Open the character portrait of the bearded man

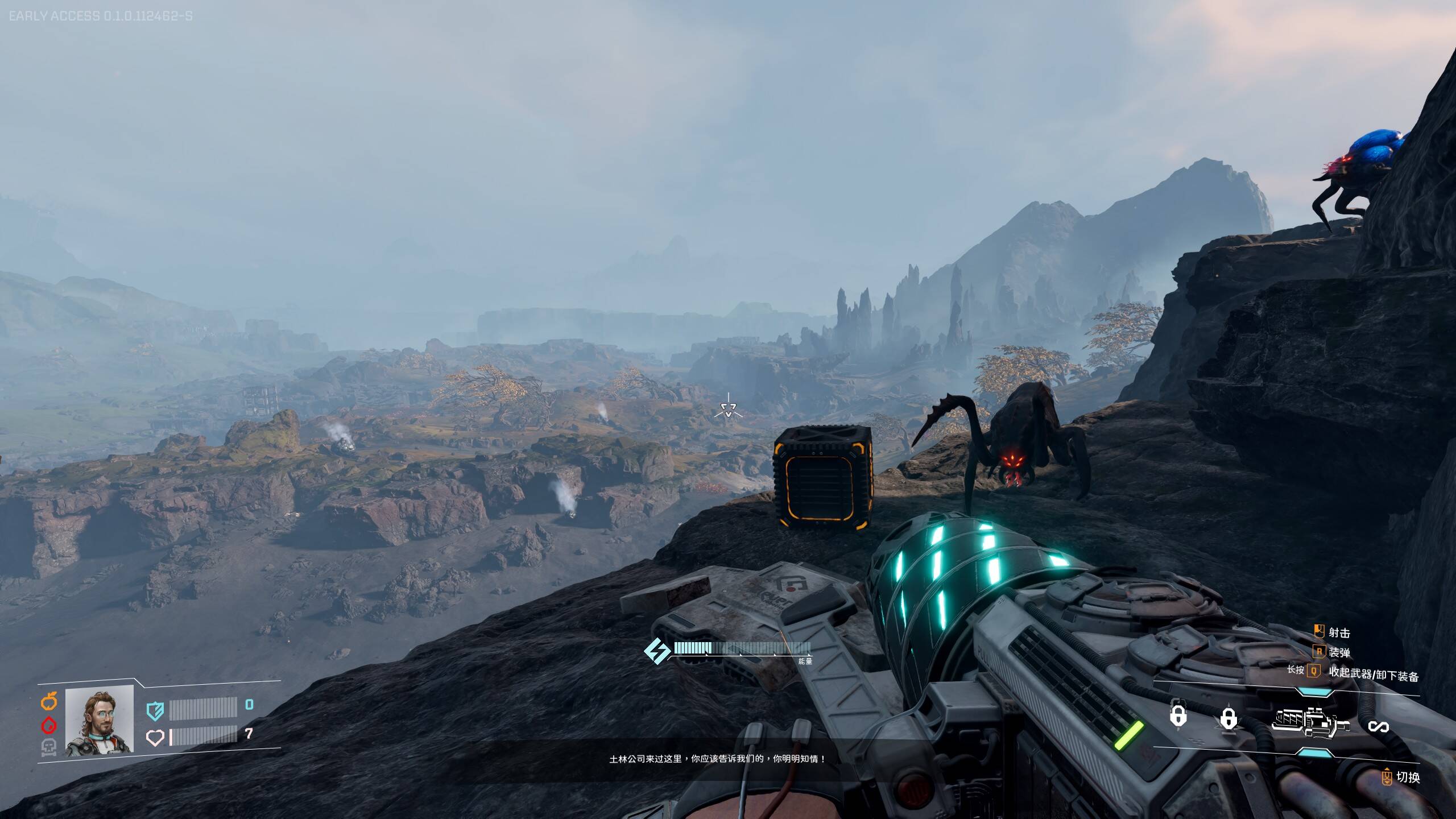point(100,720)
